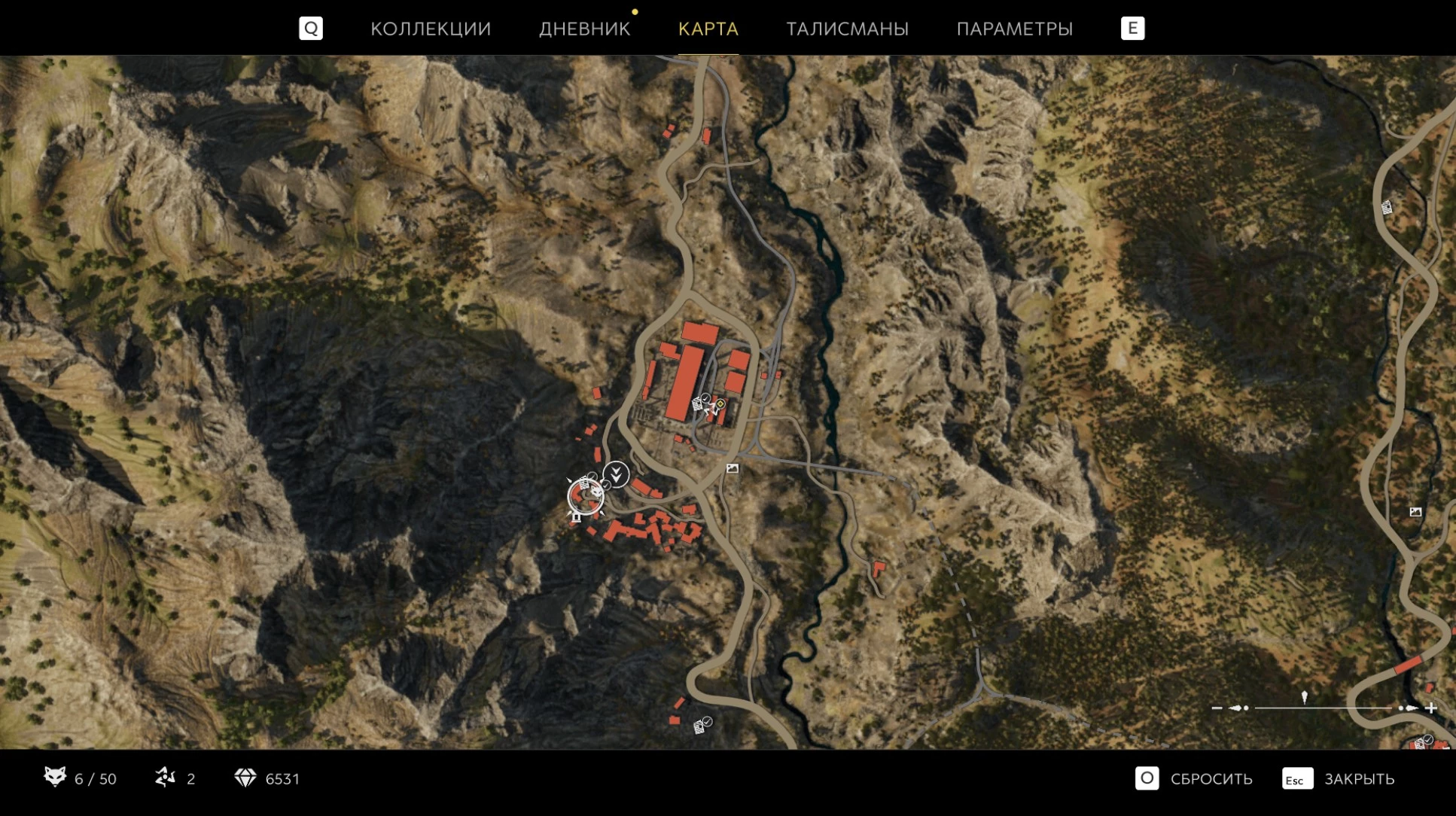
Task: Open the Коллекции tab
Action: tap(430, 29)
